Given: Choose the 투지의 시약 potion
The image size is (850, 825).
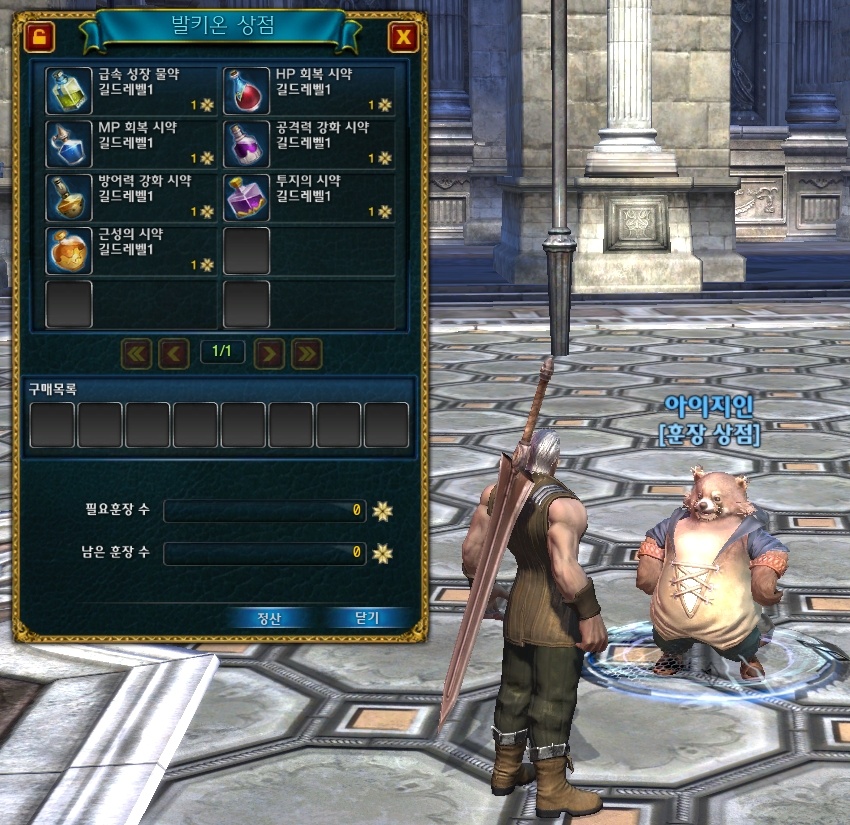Looking at the screenshot, I should pyautogui.click(x=246, y=197).
